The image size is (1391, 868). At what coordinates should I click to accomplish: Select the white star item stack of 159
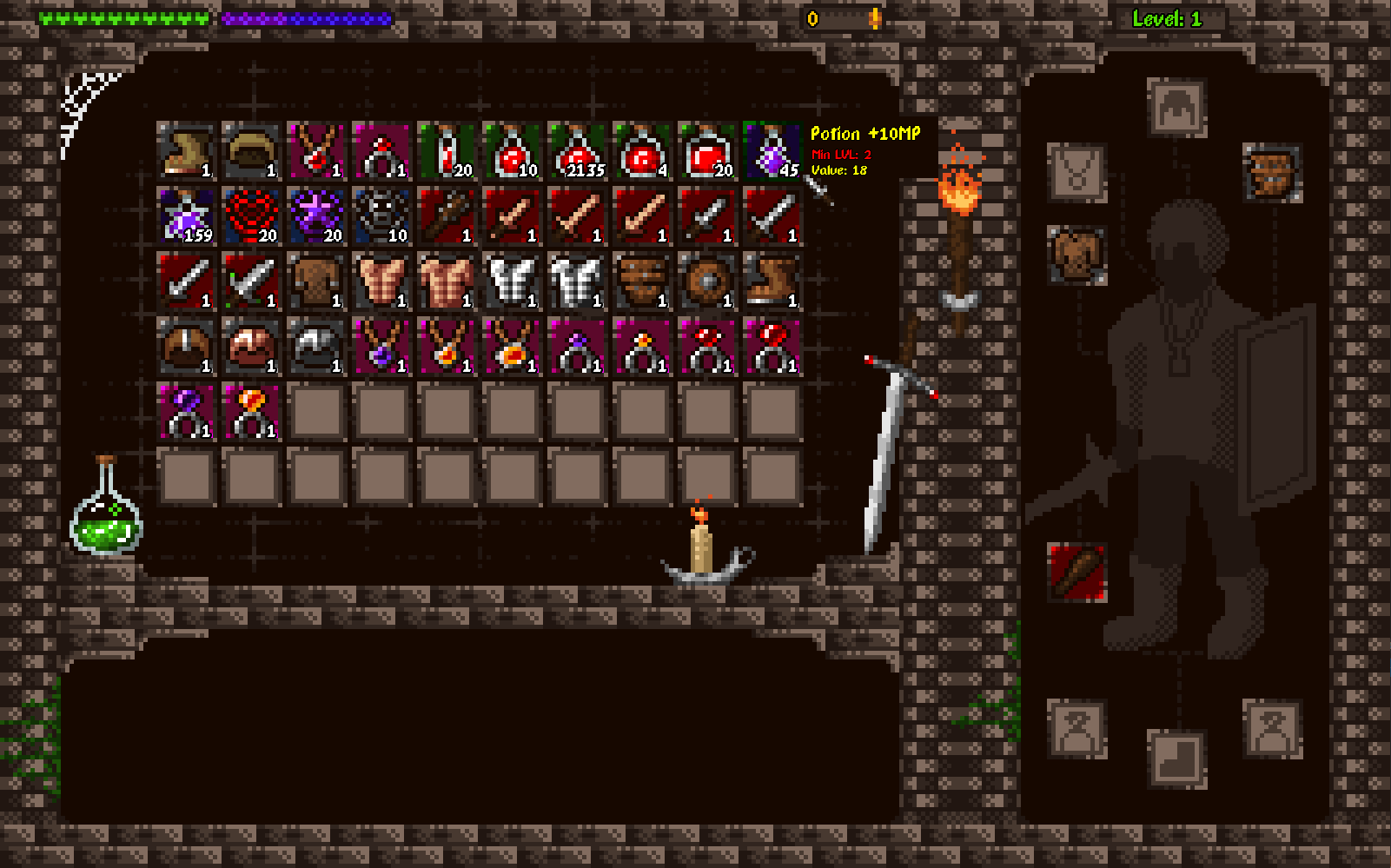pyautogui.click(x=186, y=216)
